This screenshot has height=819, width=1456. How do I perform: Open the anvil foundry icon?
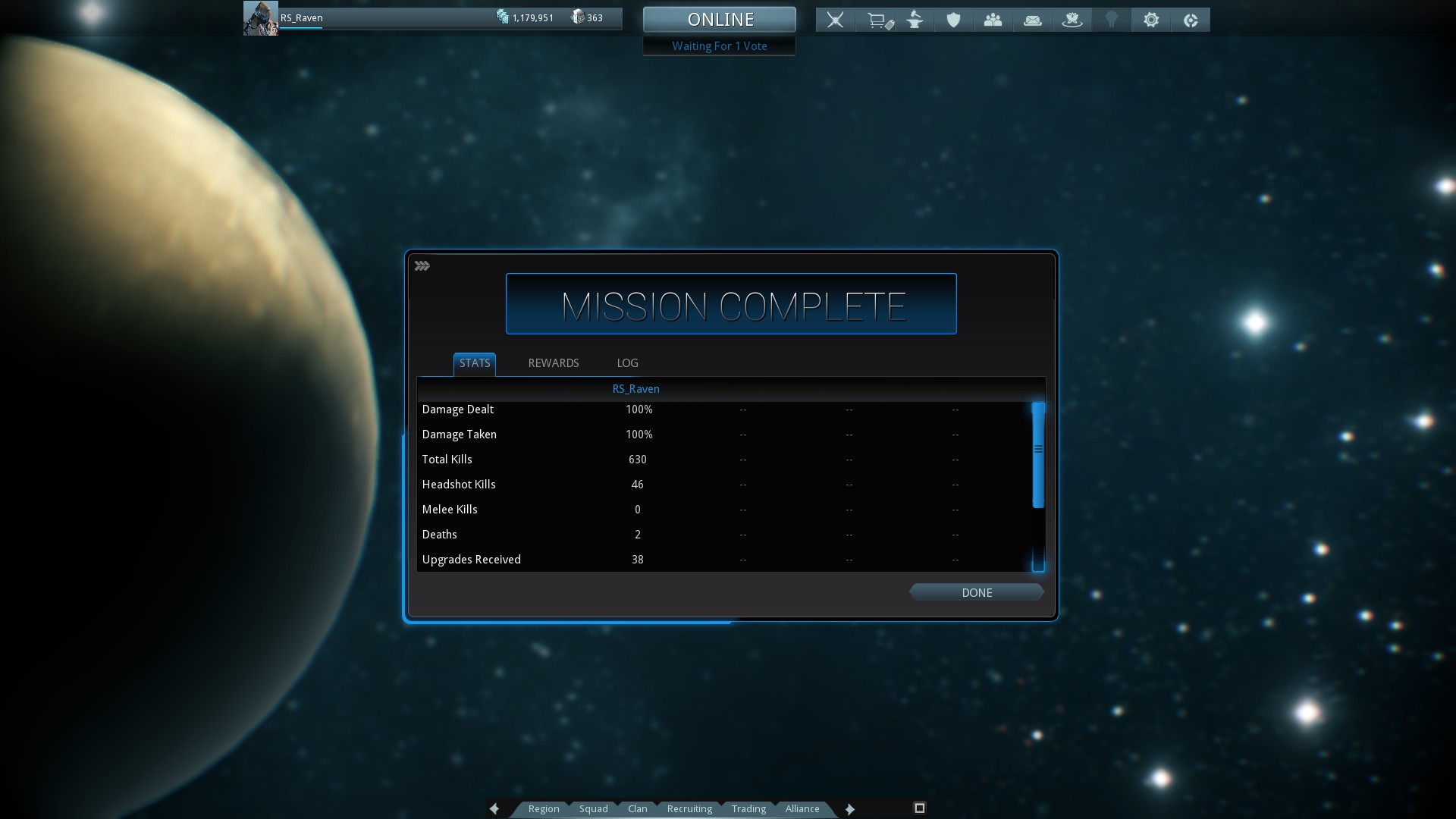click(x=915, y=20)
